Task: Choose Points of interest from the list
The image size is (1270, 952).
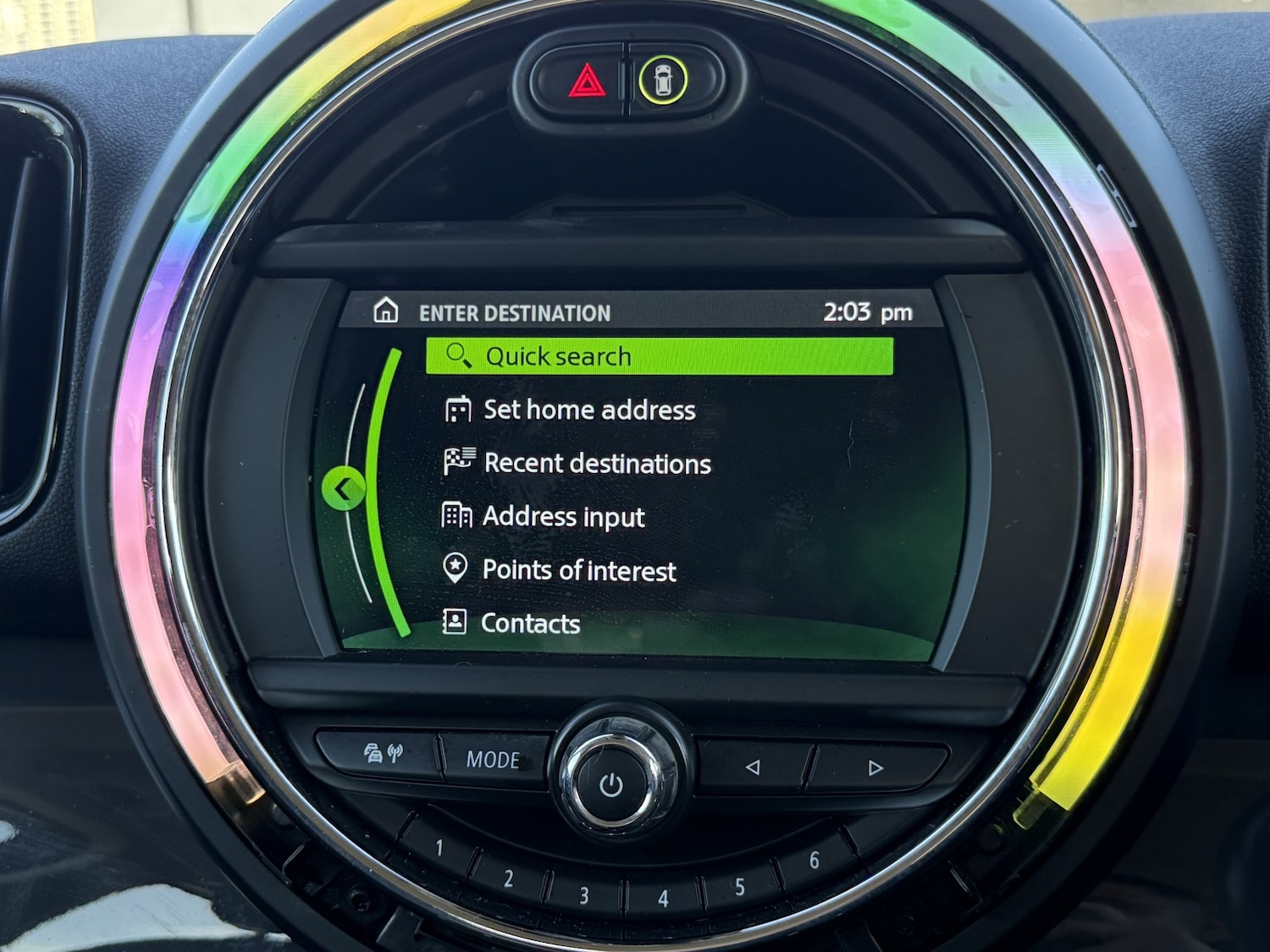Action: coord(578,570)
